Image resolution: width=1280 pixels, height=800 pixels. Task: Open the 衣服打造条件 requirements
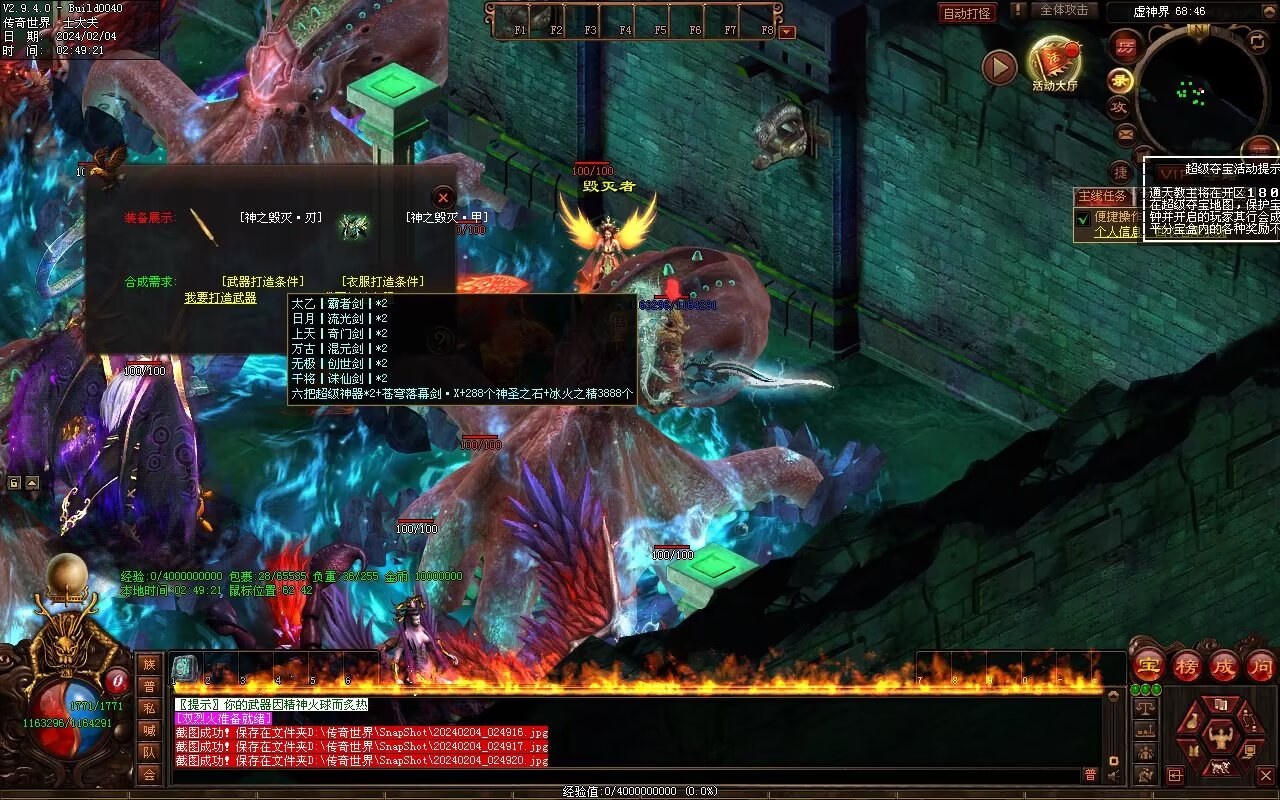[x=383, y=282]
